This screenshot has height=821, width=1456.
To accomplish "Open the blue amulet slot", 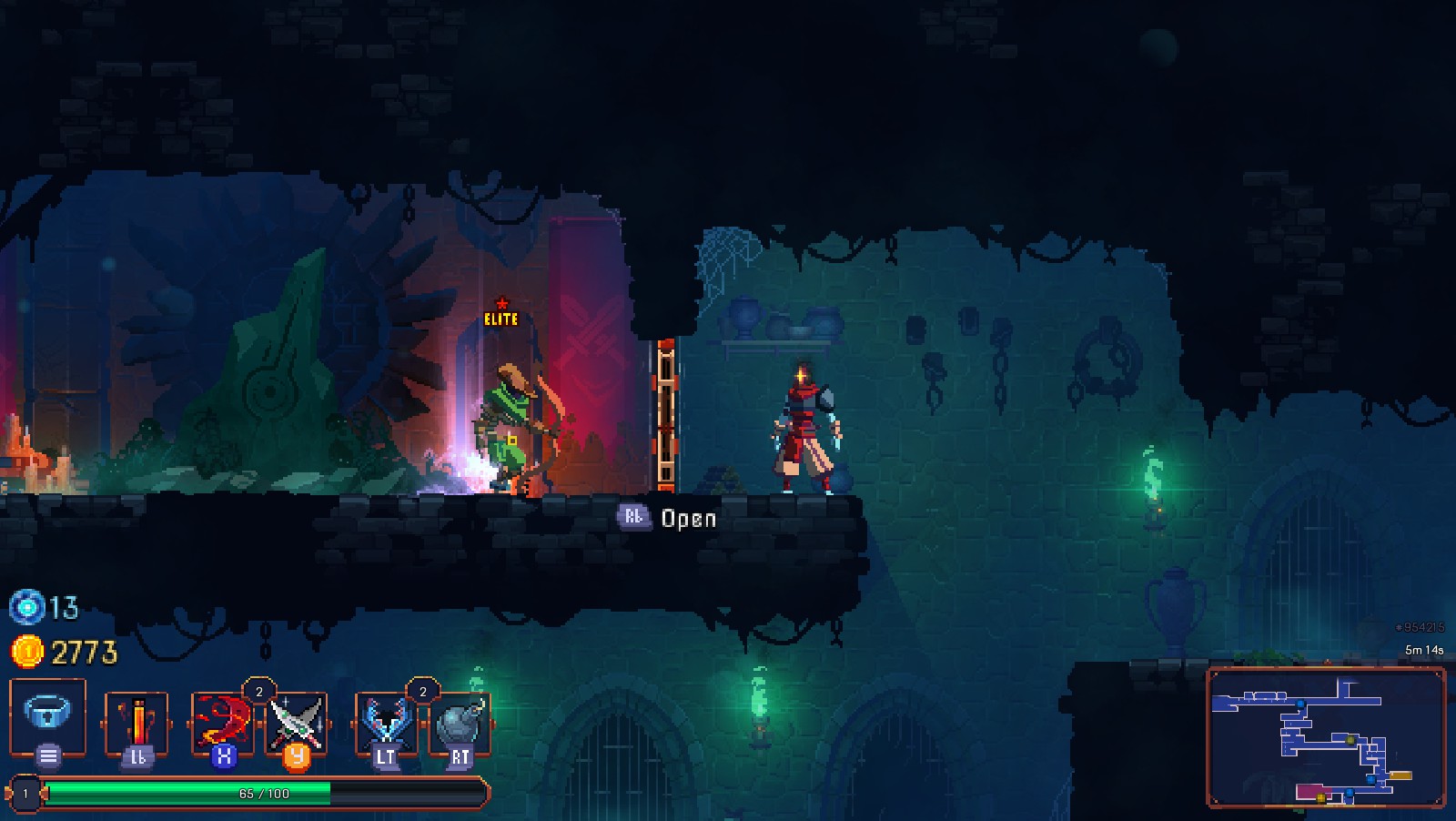I will coord(47,715).
